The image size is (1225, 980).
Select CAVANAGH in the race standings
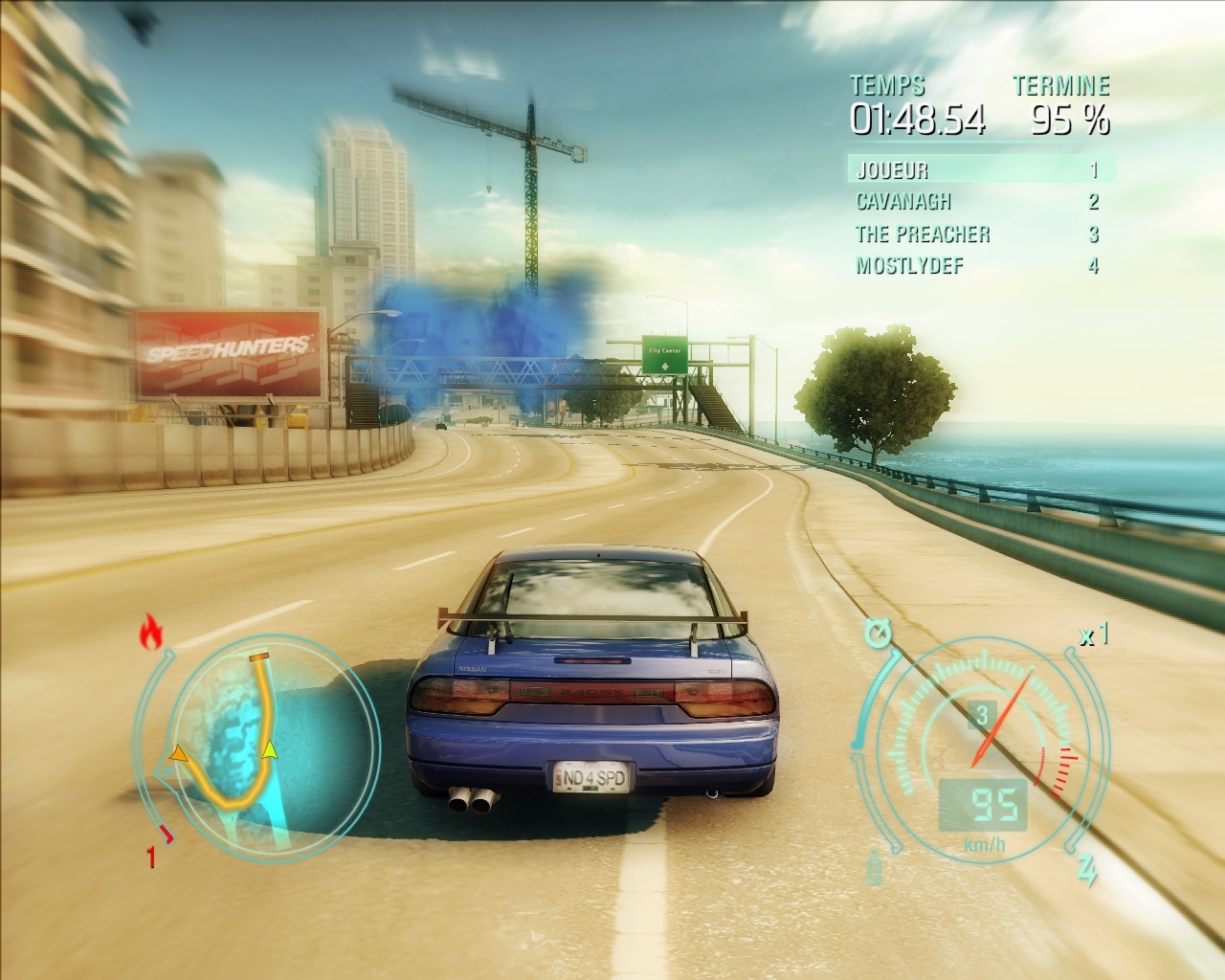(x=978, y=202)
